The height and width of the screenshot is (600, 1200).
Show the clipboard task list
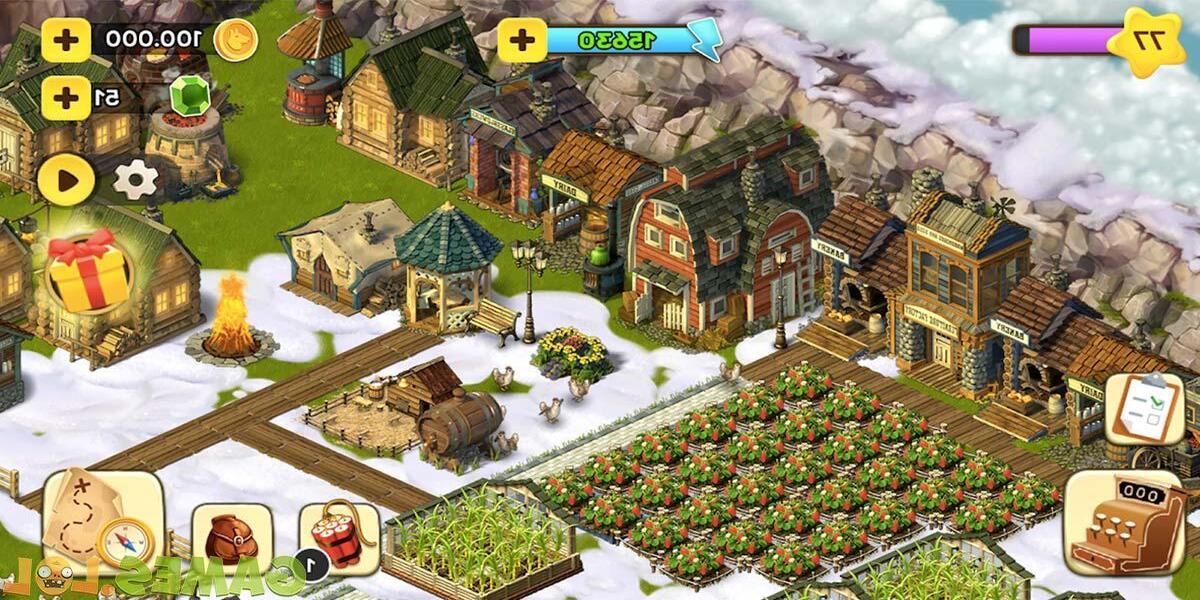[x=1144, y=408]
